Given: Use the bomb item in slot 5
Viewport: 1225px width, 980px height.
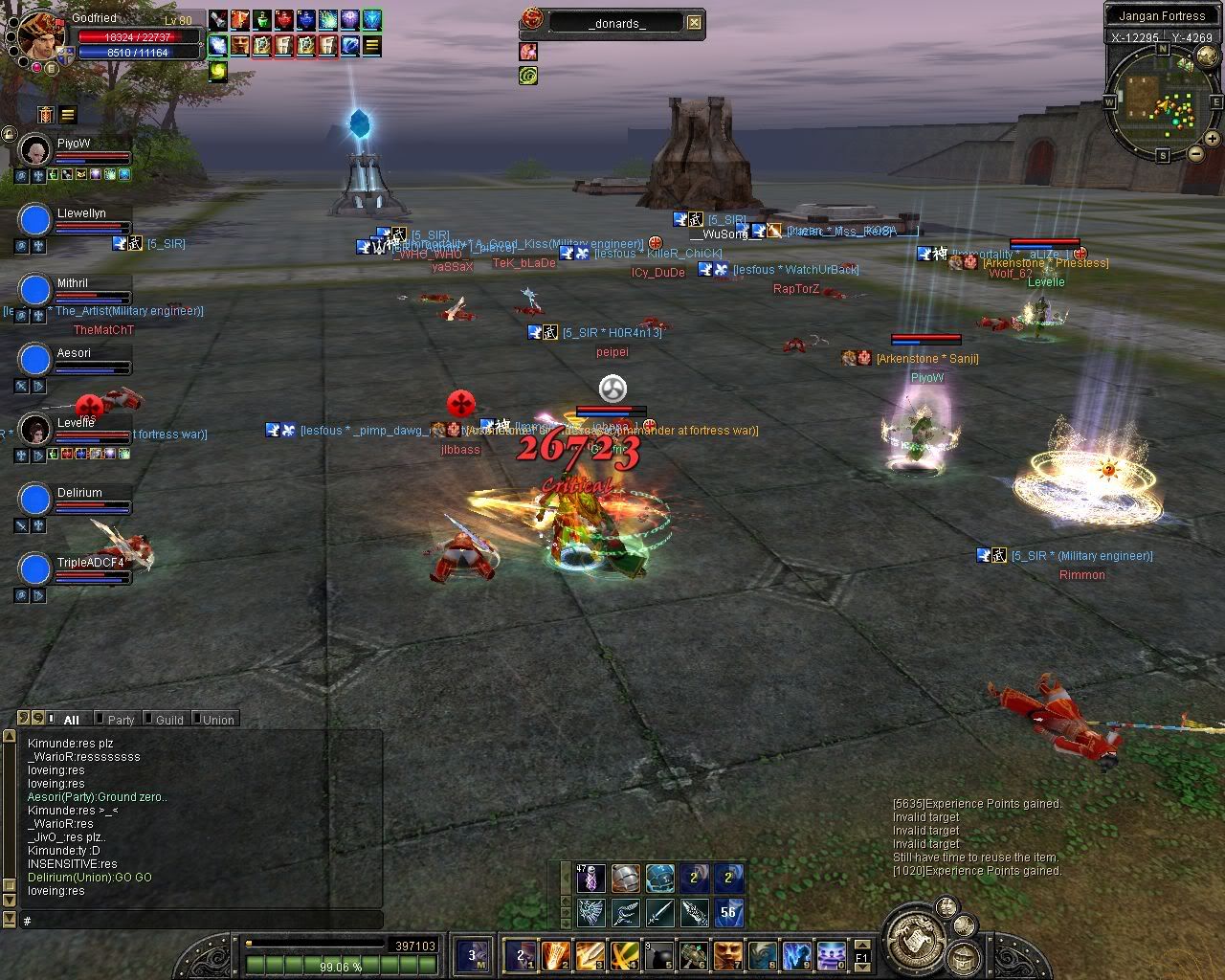Looking at the screenshot, I should pyautogui.click(x=659, y=954).
